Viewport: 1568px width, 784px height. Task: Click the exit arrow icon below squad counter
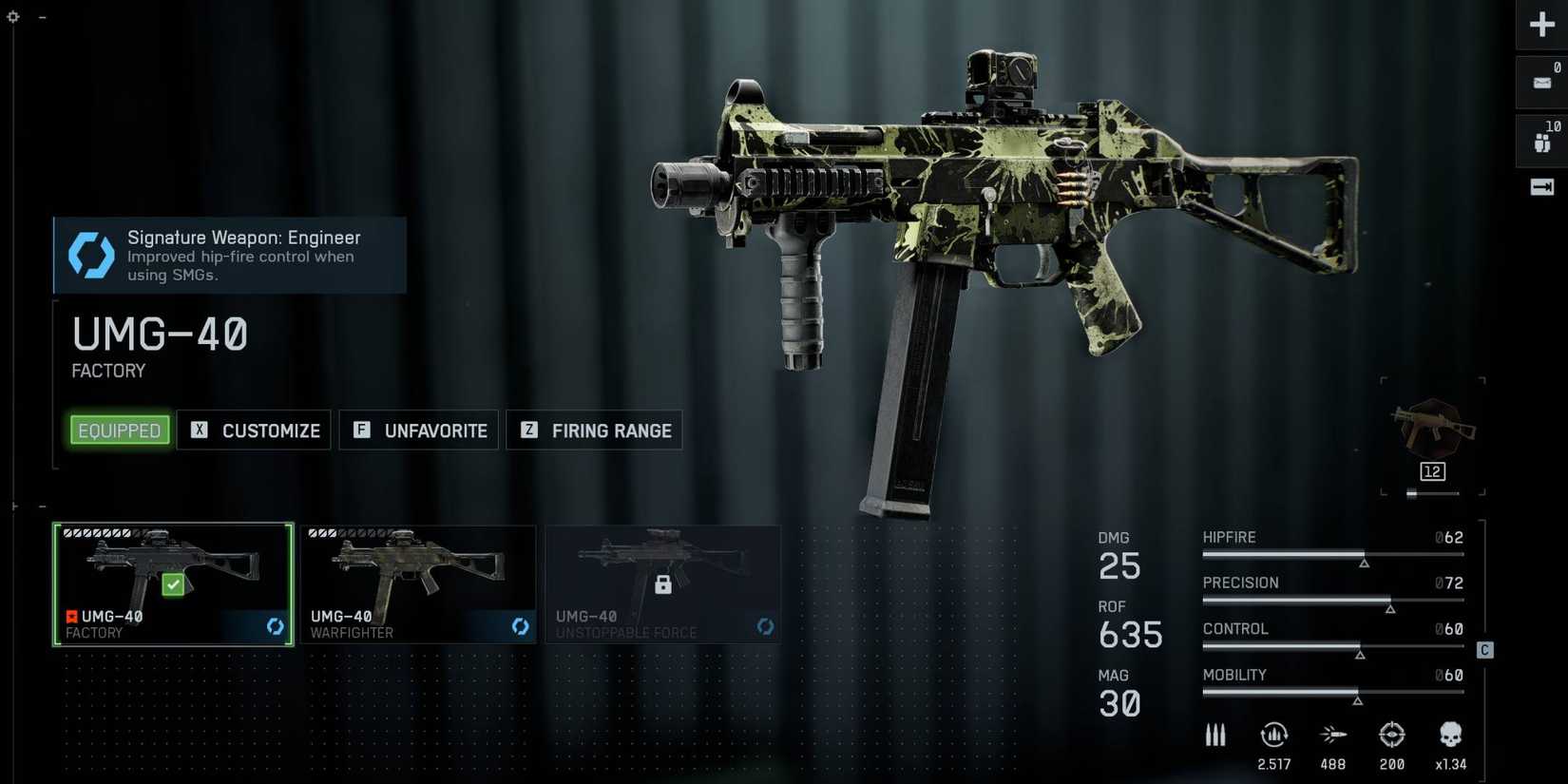pyautogui.click(x=1541, y=187)
